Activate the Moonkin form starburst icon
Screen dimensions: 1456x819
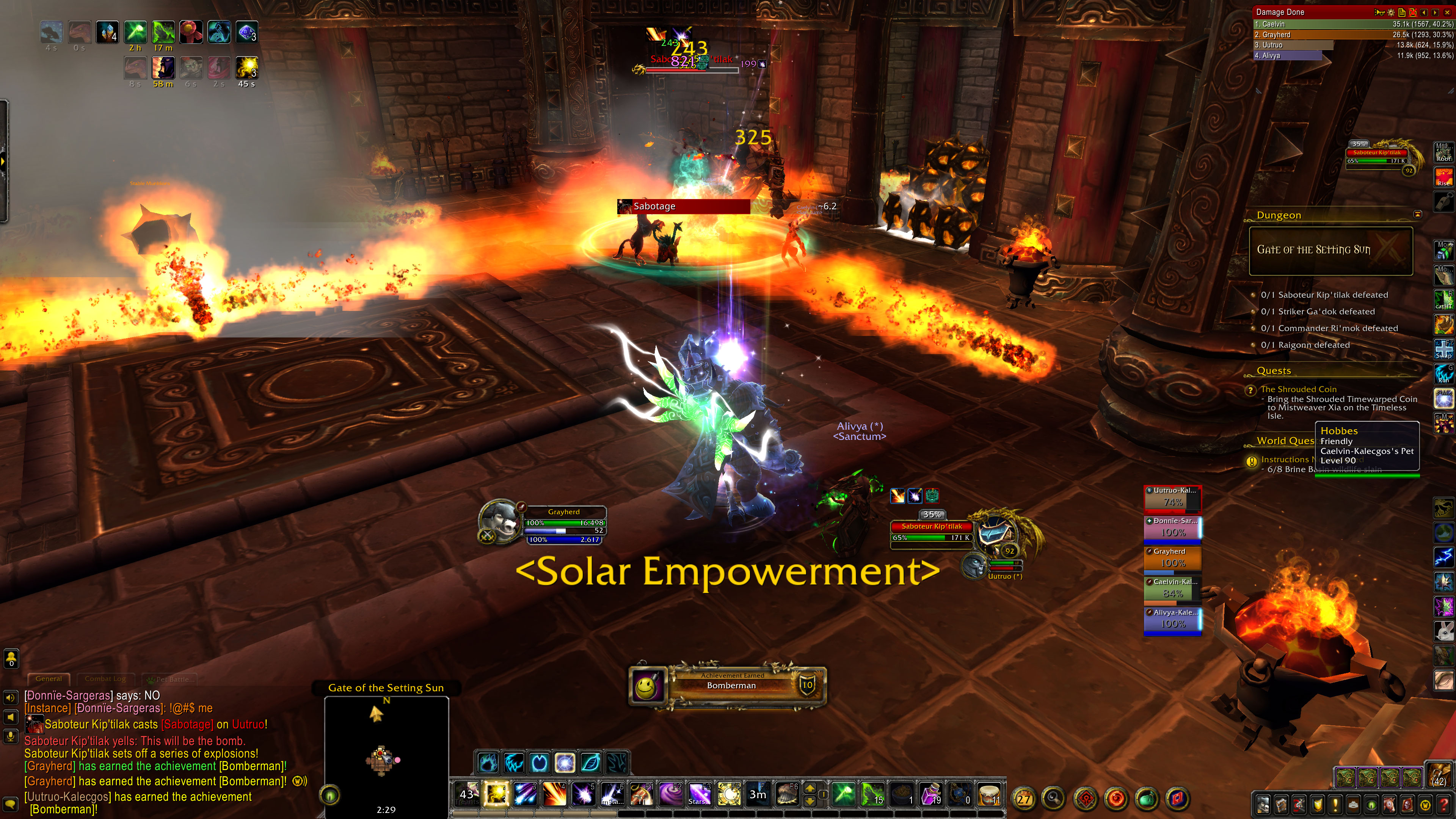pyautogui.click(x=565, y=763)
